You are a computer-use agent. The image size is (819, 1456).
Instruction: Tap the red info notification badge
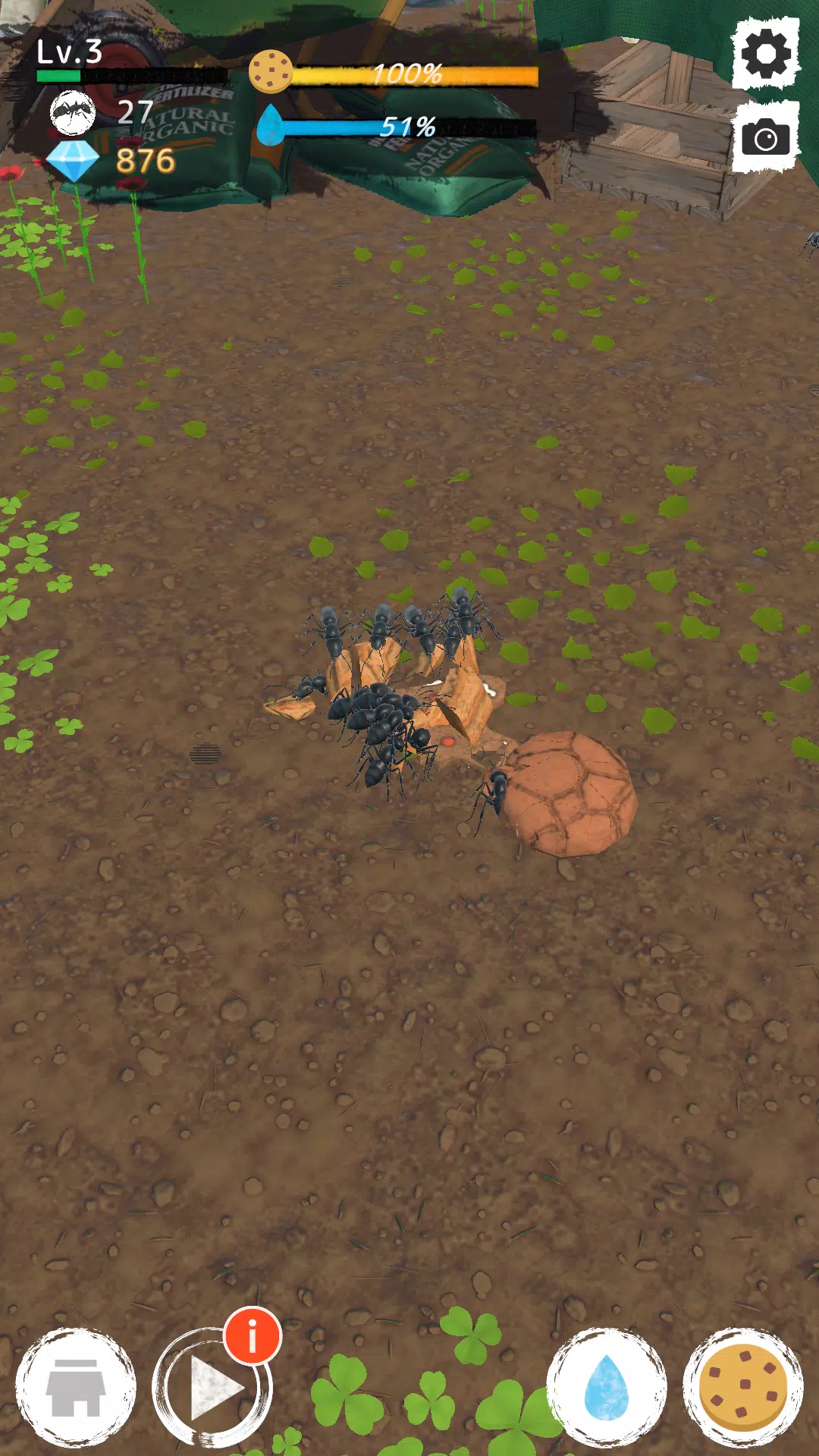pyautogui.click(x=253, y=1335)
